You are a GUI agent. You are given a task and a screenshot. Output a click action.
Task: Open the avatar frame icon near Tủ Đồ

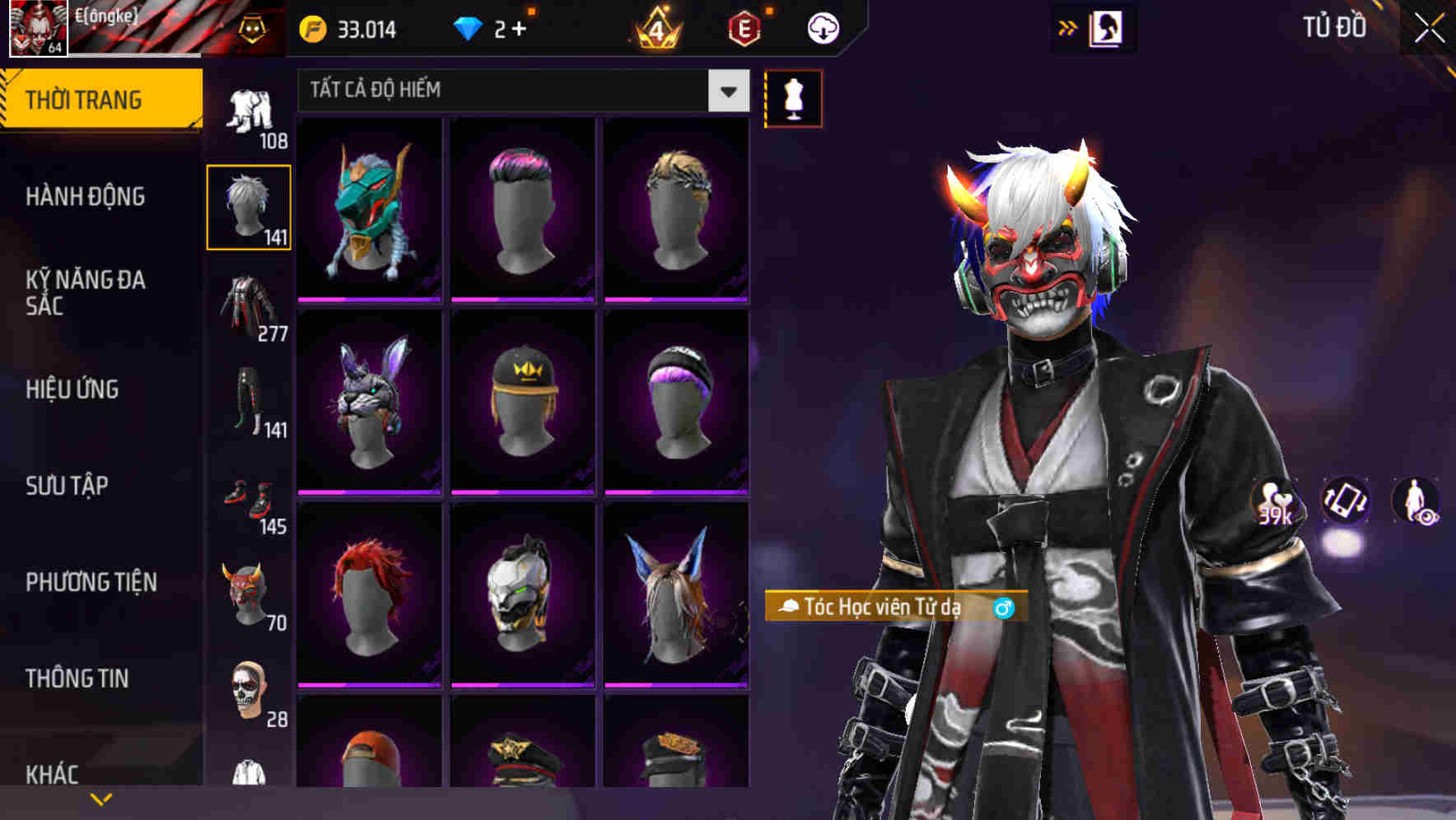[x=1108, y=27]
